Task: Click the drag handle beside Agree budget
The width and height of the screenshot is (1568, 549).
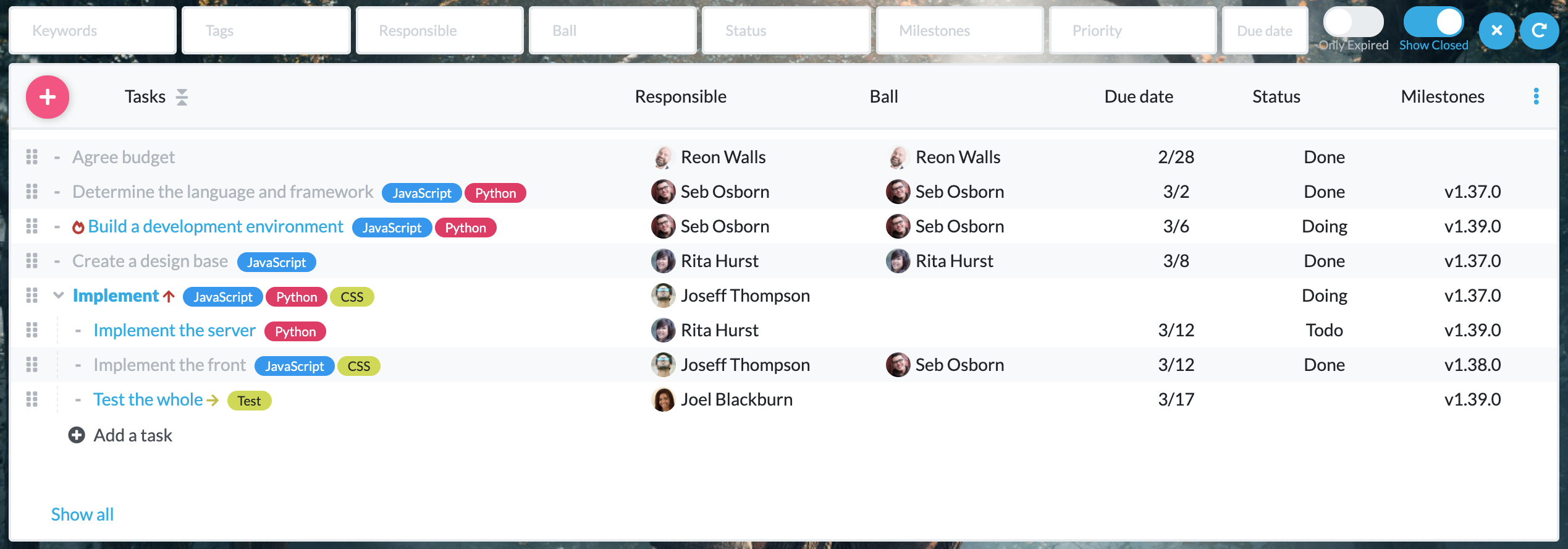Action: (x=33, y=157)
